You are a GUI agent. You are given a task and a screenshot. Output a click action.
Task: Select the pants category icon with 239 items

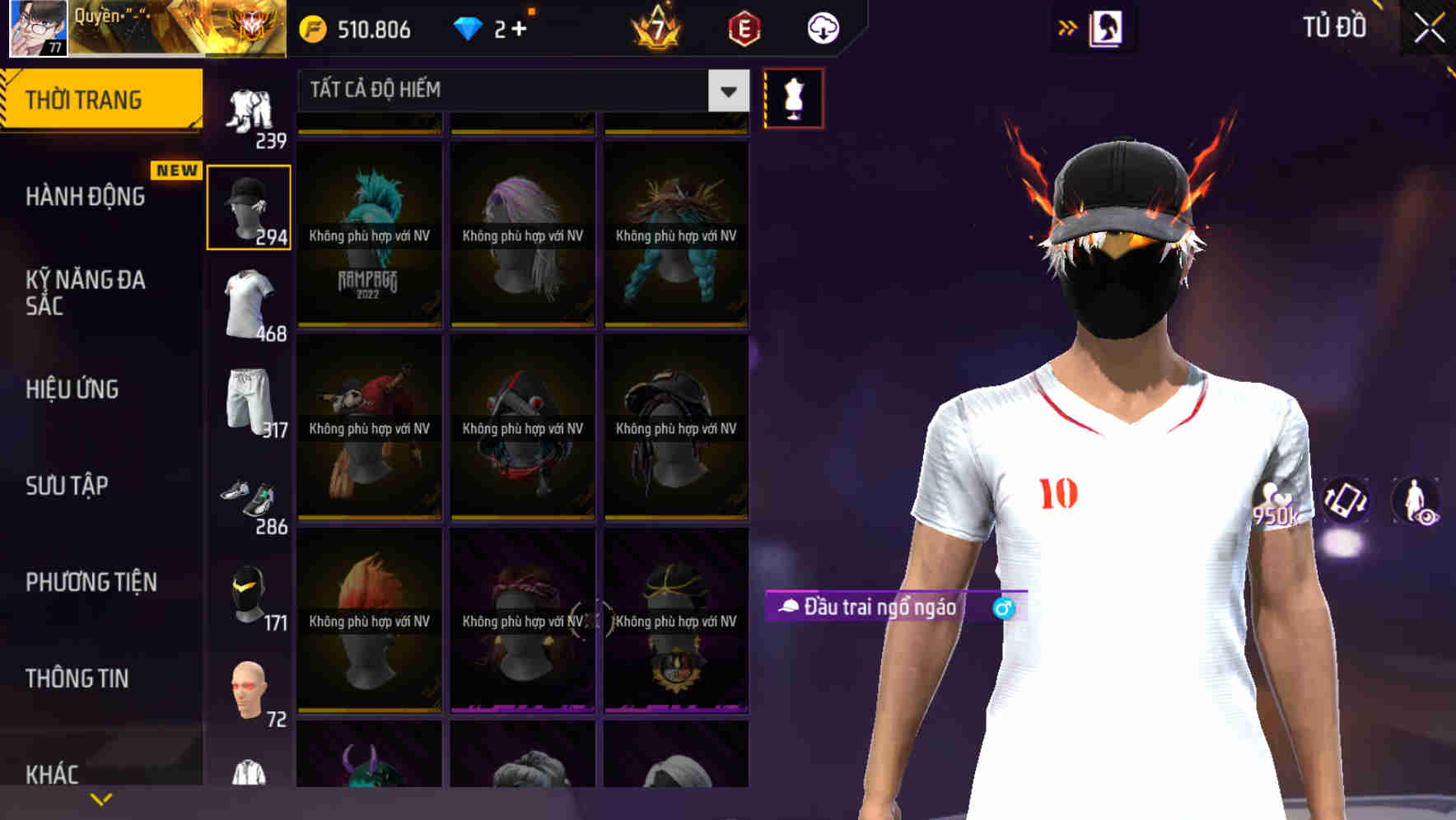coord(247,113)
